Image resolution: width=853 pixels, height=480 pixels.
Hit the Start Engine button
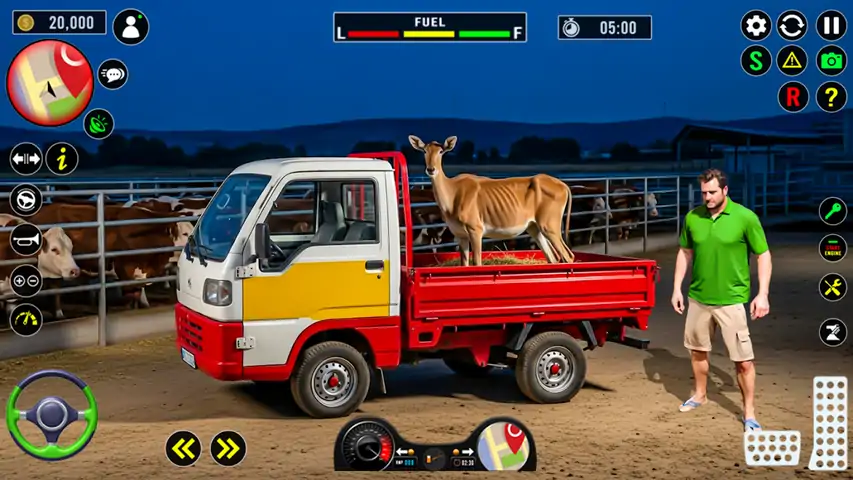click(832, 248)
